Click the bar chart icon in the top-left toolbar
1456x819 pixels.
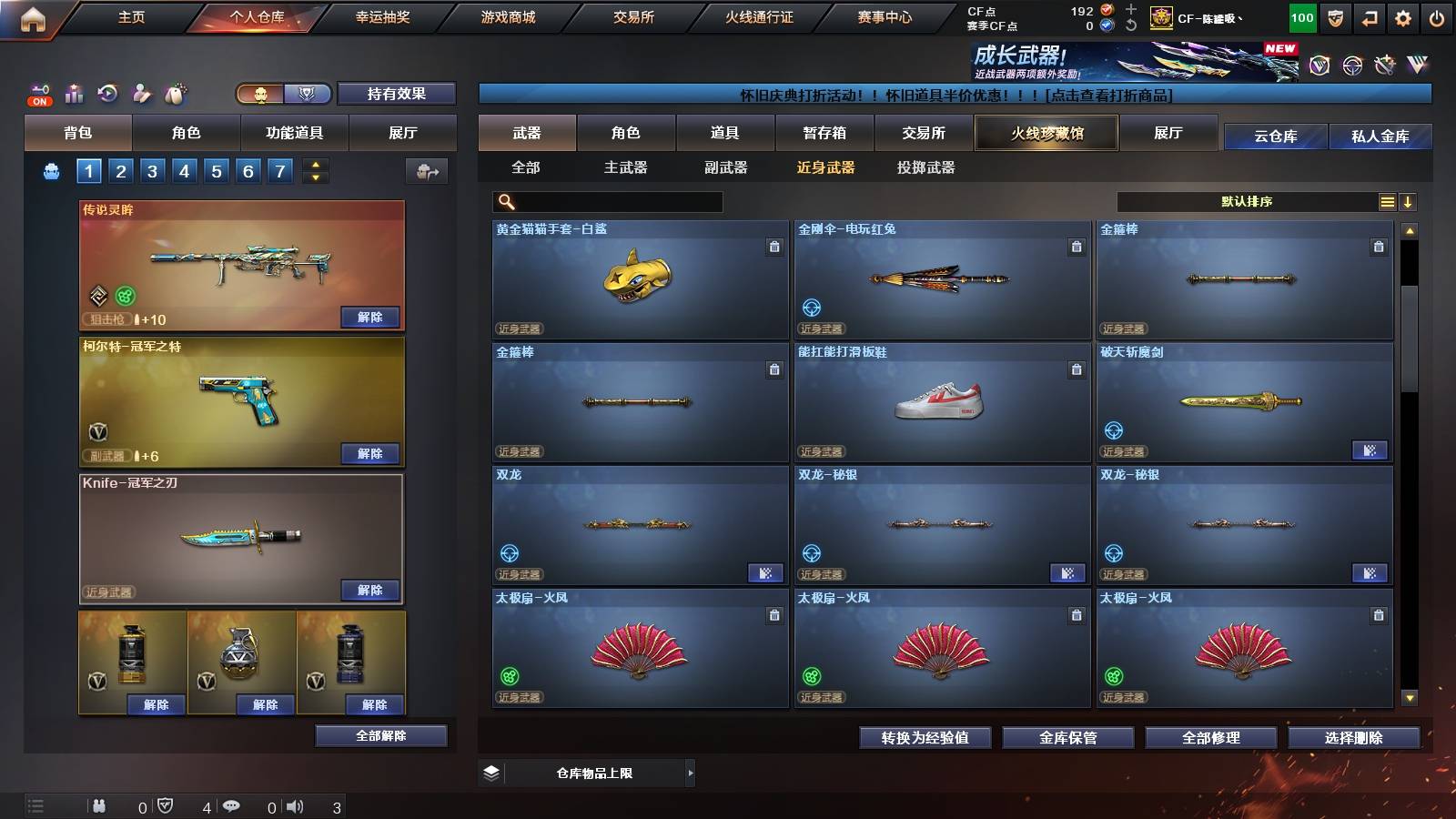tap(74, 94)
